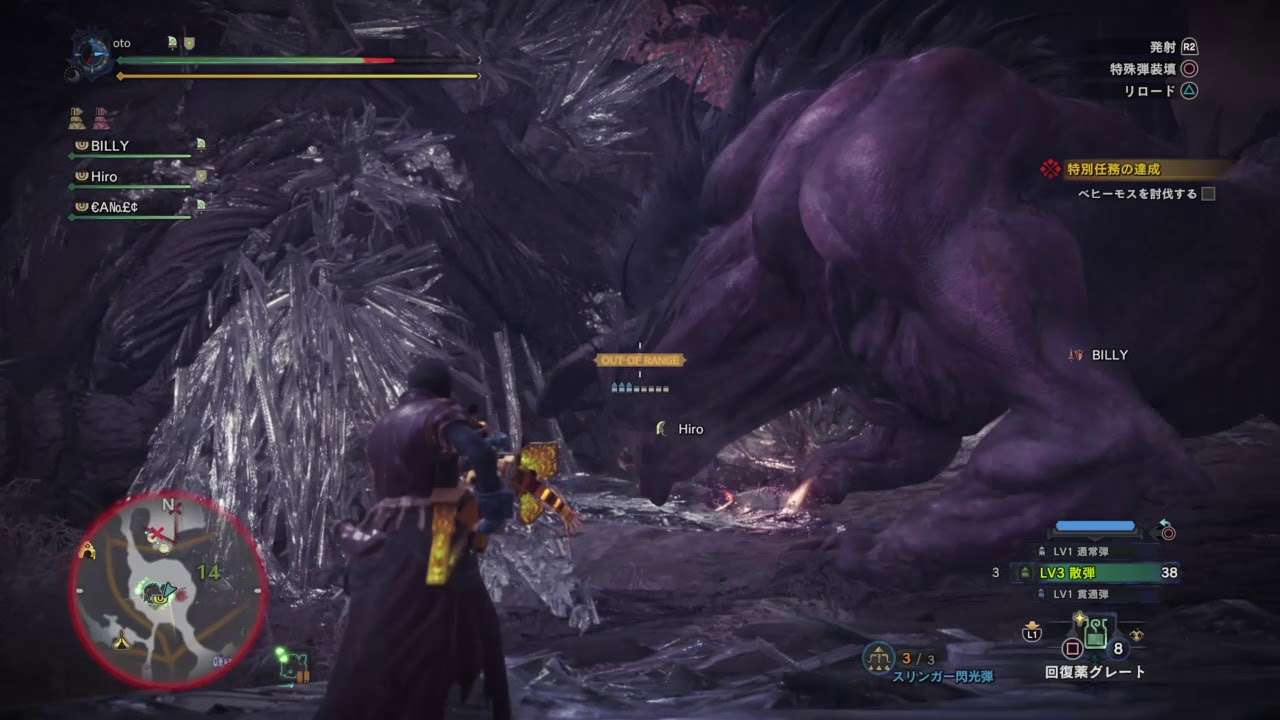The height and width of the screenshot is (720, 1280).
Task: Switch to LV1 貫通弾 ammo
Action: tap(1080, 594)
